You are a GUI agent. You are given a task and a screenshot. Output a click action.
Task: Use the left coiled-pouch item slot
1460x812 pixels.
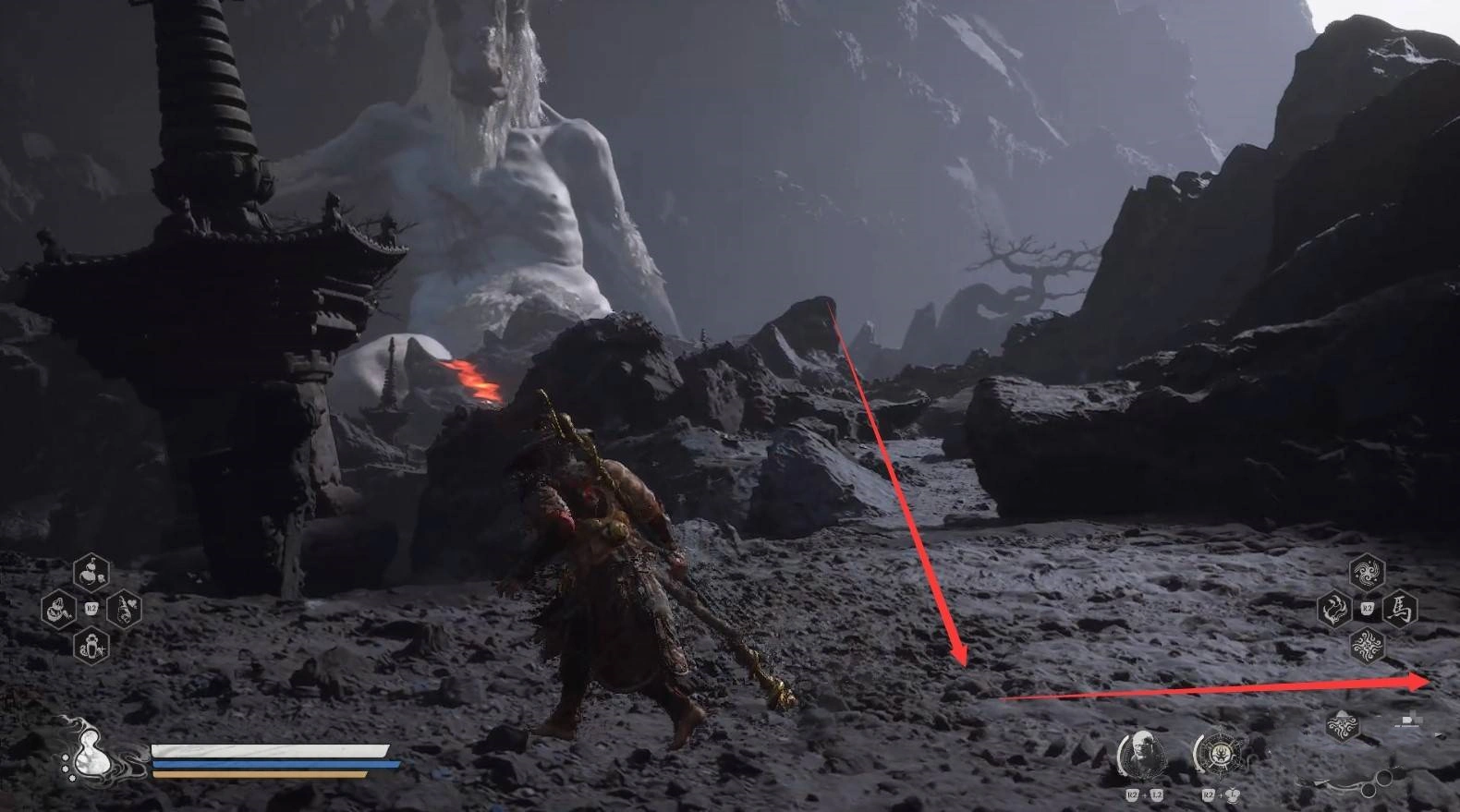pyautogui.click(x=59, y=609)
